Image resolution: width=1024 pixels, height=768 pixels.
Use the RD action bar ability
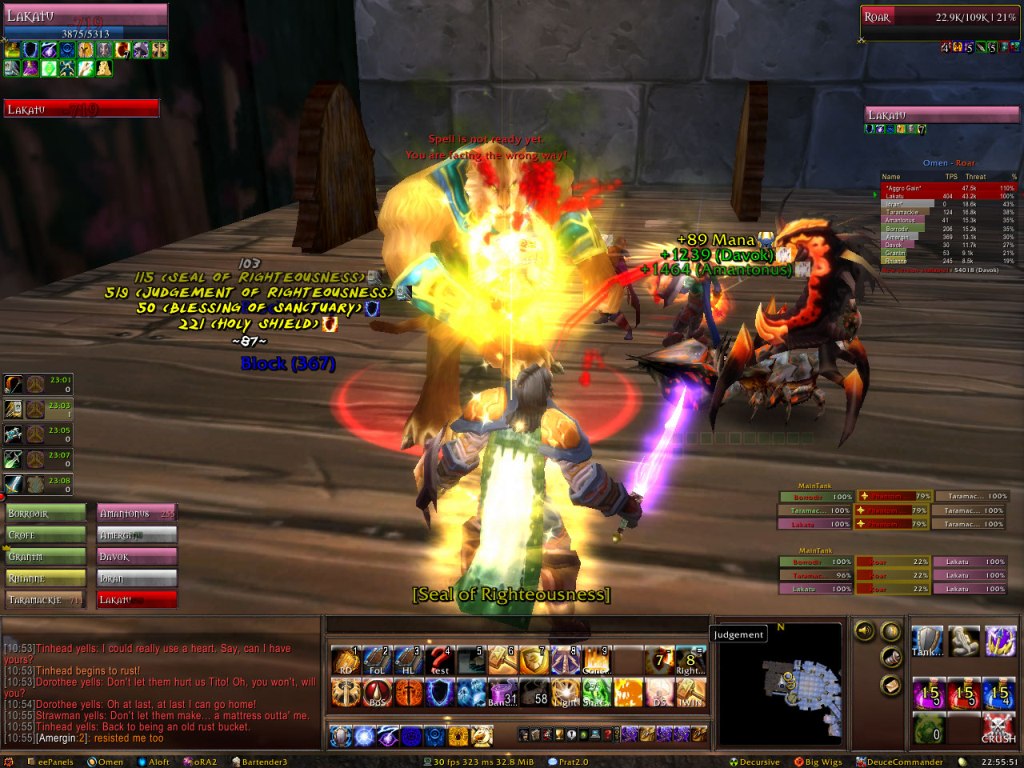click(346, 661)
